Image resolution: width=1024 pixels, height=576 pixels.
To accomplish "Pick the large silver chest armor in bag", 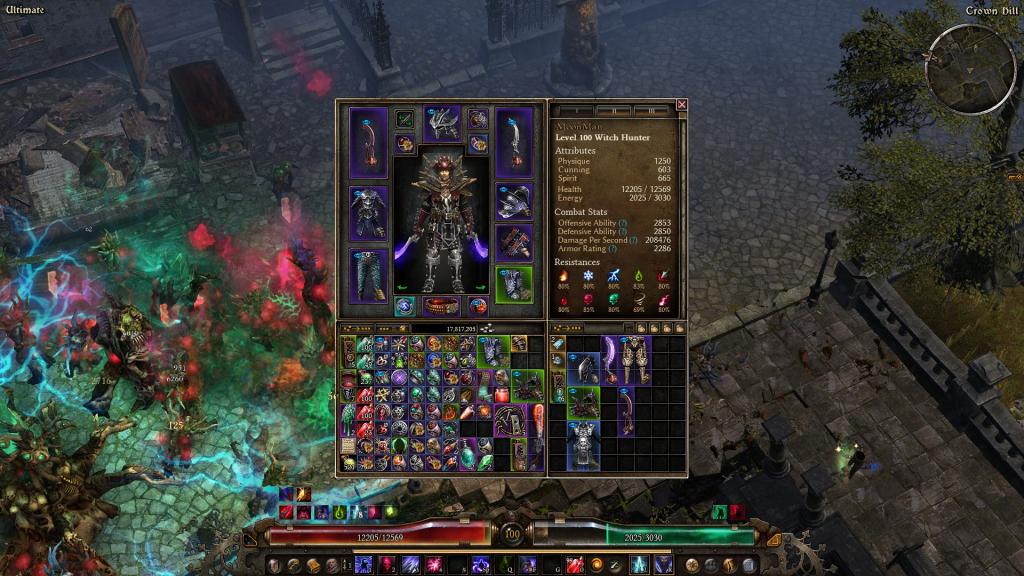I will (x=582, y=445).
